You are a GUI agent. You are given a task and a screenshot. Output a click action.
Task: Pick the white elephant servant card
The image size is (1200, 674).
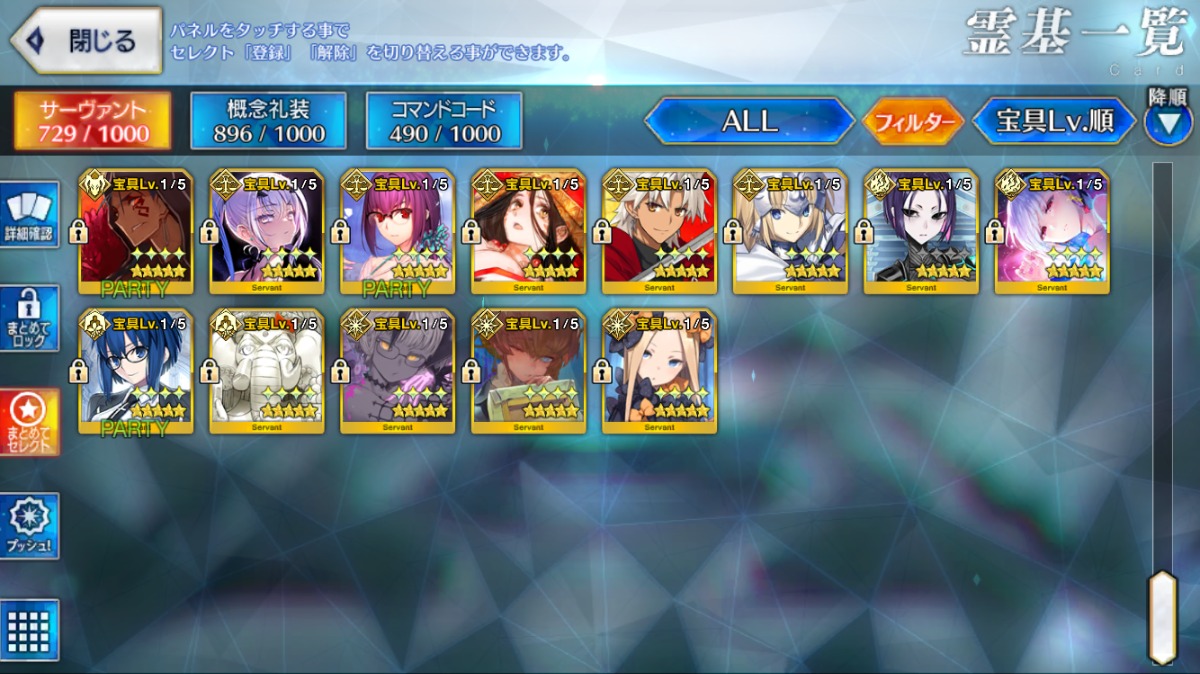pyautogui.click(x=267, y=371)
